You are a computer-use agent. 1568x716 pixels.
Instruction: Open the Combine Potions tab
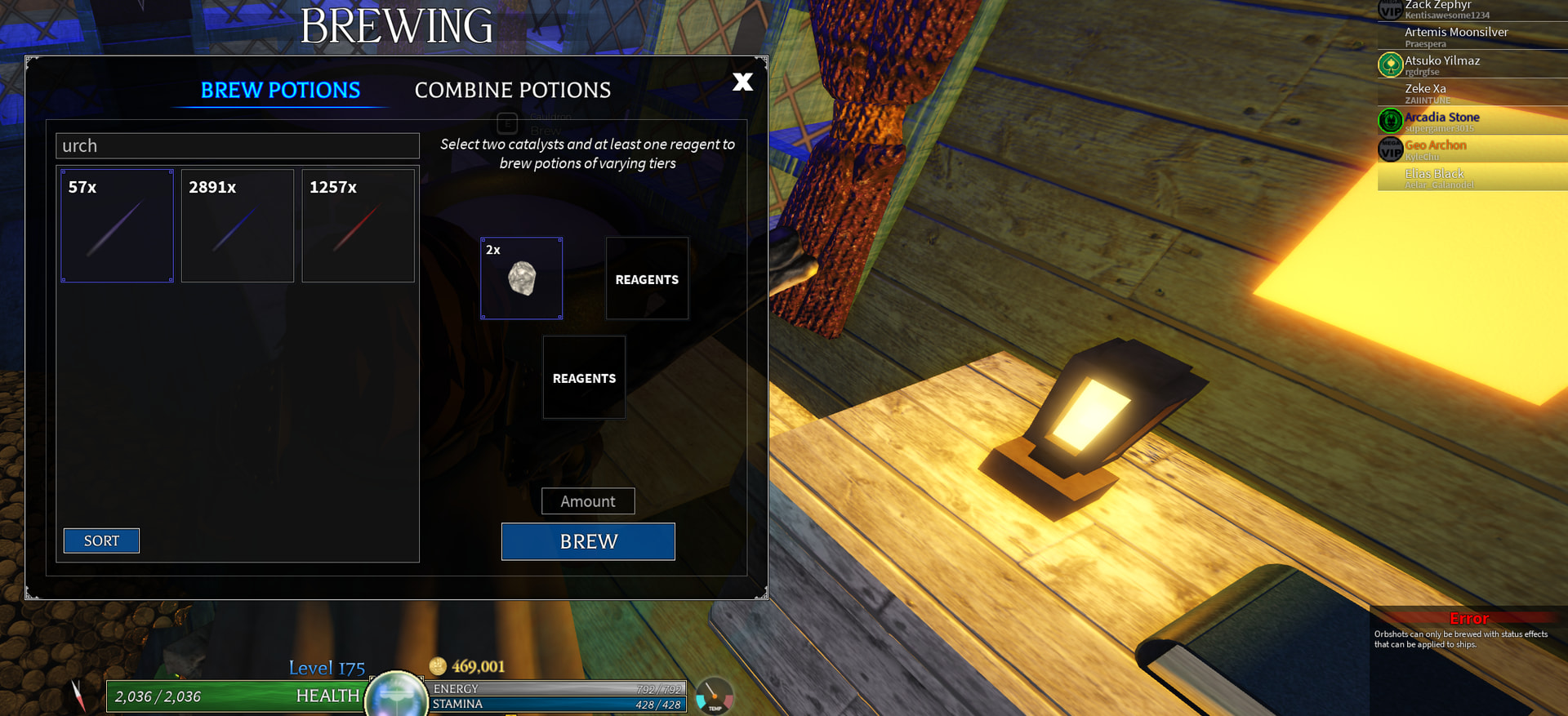(x=512, y=90)
